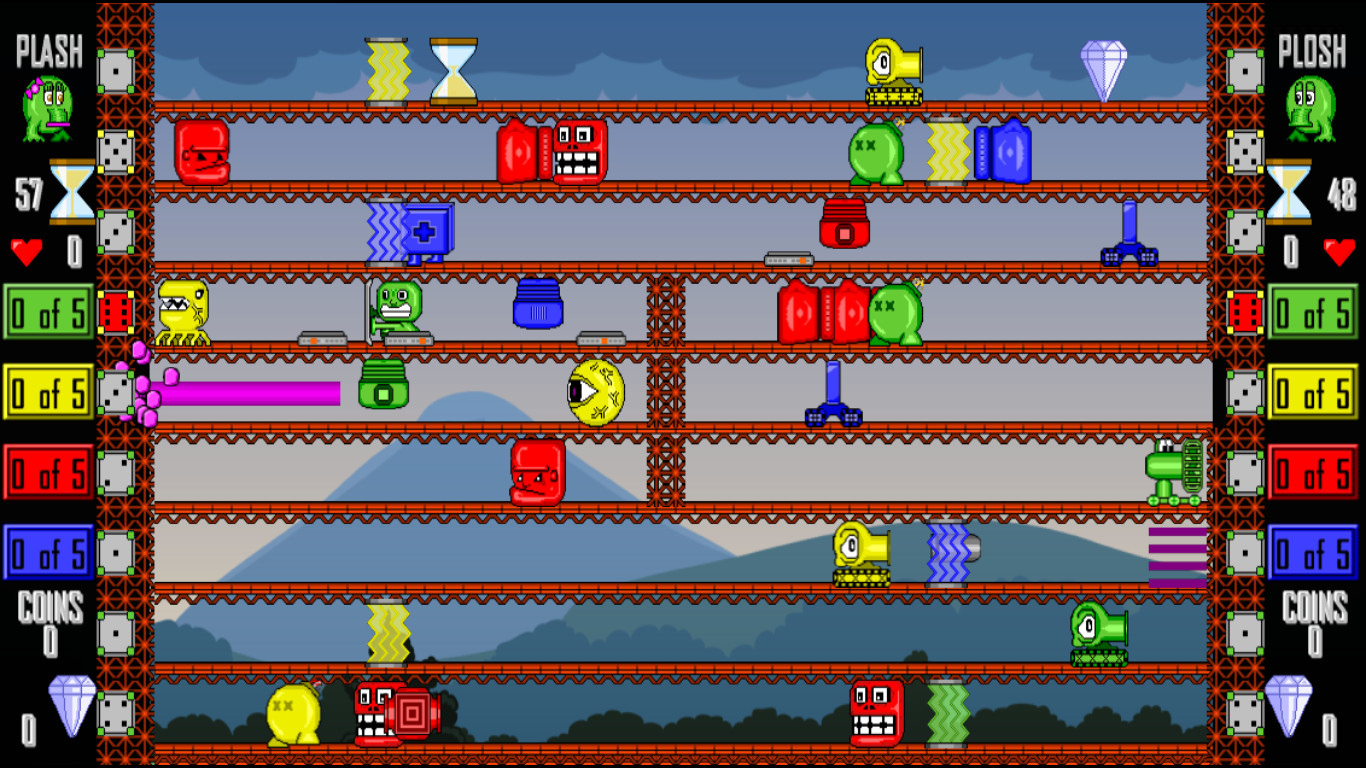Toggle the red die on the left pillar
This screenshot has width=1366, height=768.
(117, 312)
